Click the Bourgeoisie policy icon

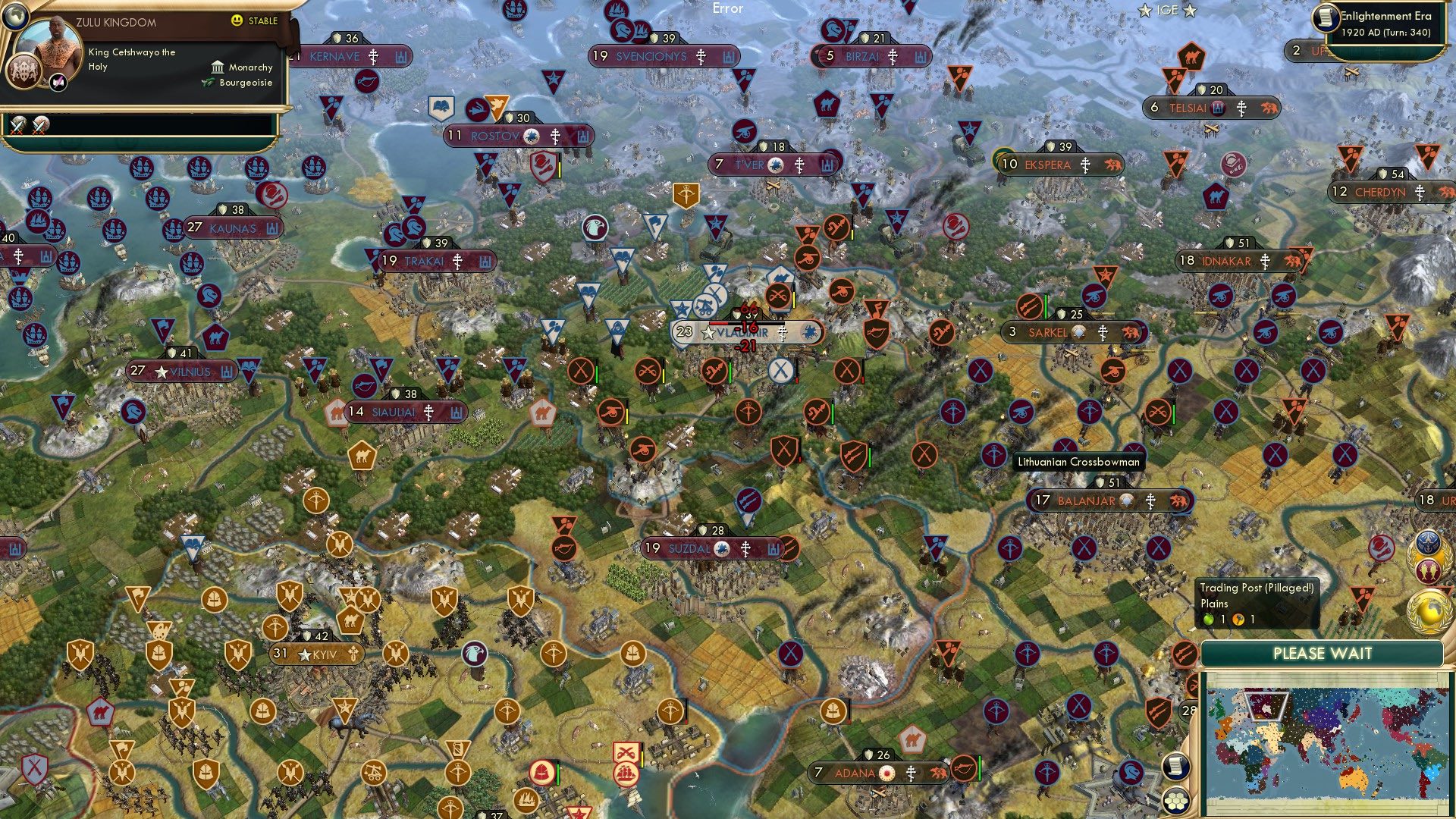(x=206, y=82)
